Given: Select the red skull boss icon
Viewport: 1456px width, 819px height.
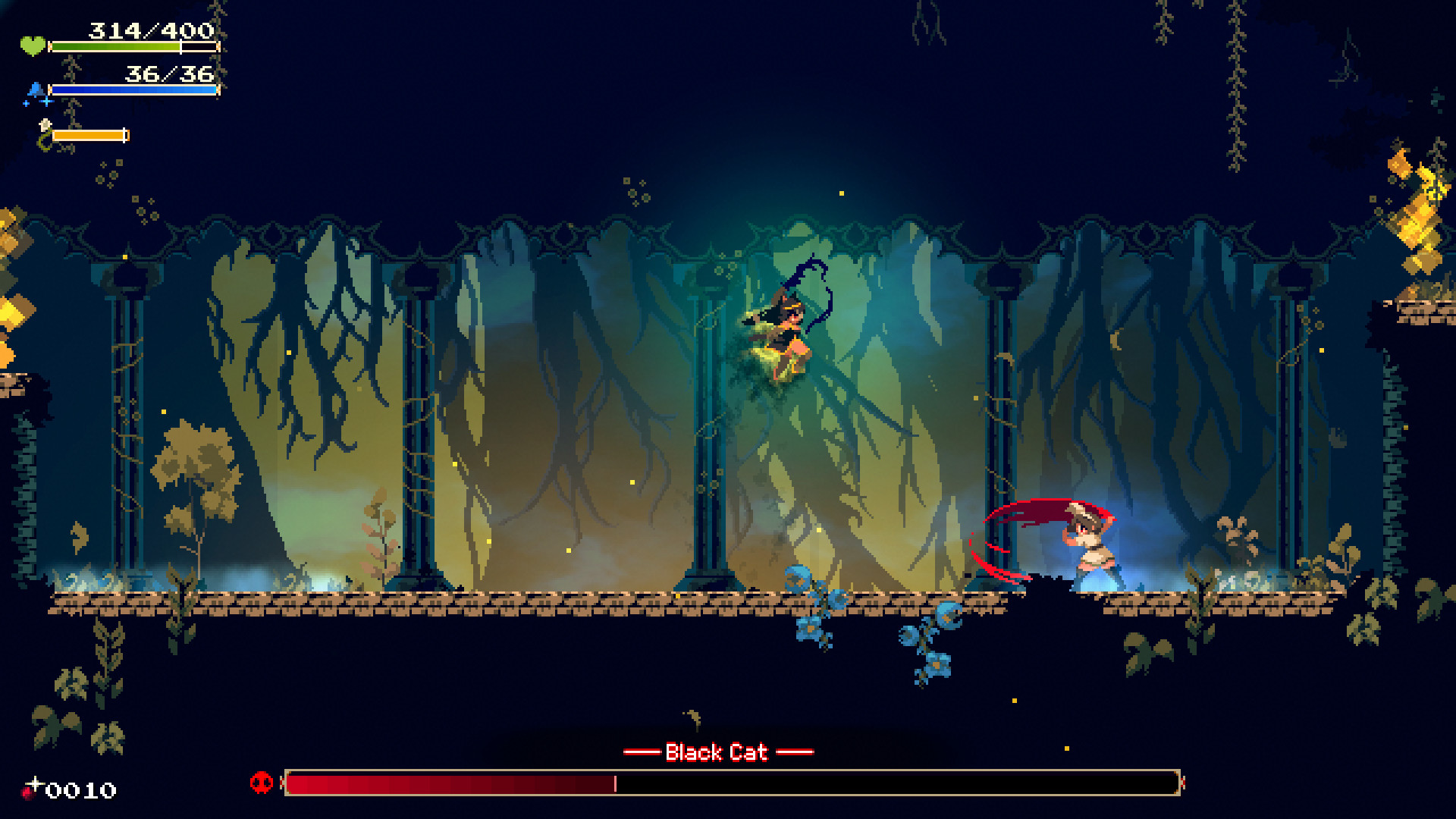Looking at the screenshot, I should coord(260,781).
